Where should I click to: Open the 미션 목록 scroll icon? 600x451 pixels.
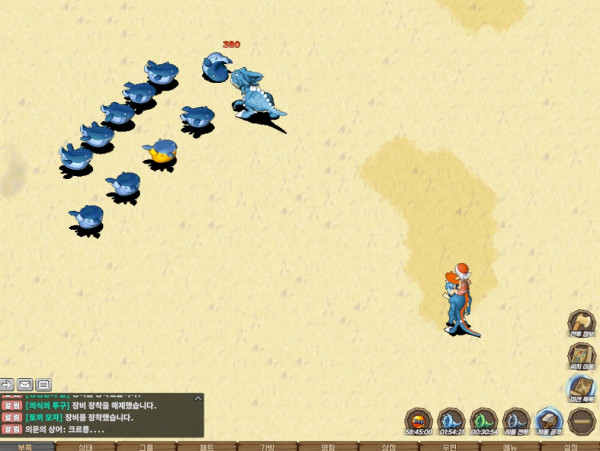click(x=581, y=388)
